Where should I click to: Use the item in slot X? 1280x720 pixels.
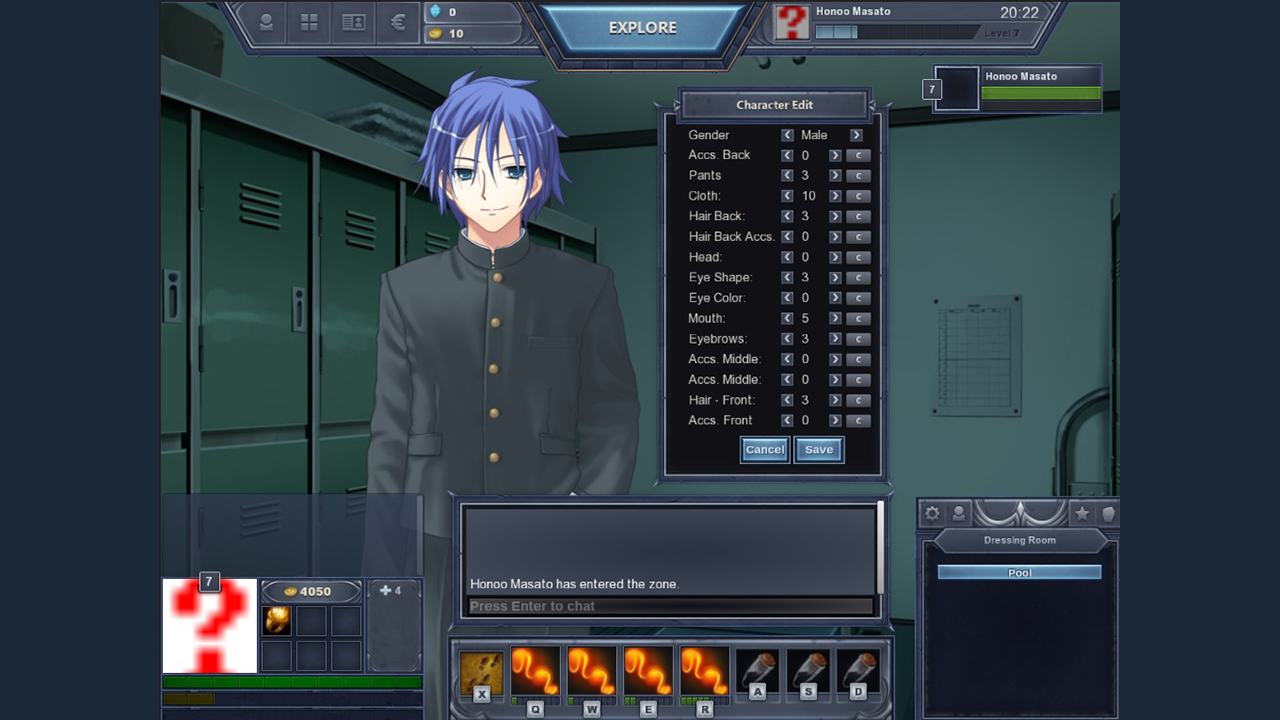tap(481, 672)
